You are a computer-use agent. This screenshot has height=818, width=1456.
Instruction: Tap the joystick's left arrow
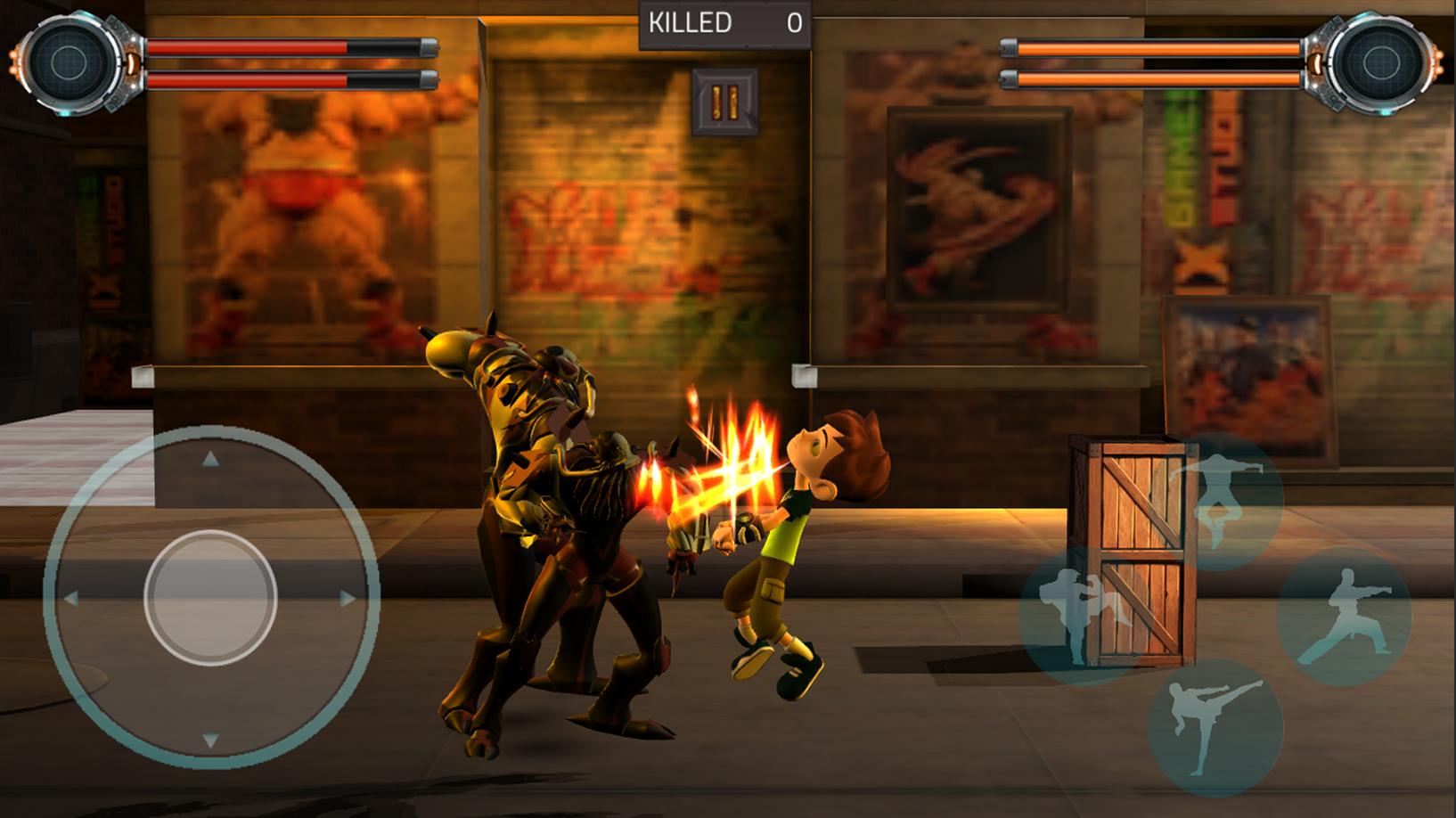[71, 598]
